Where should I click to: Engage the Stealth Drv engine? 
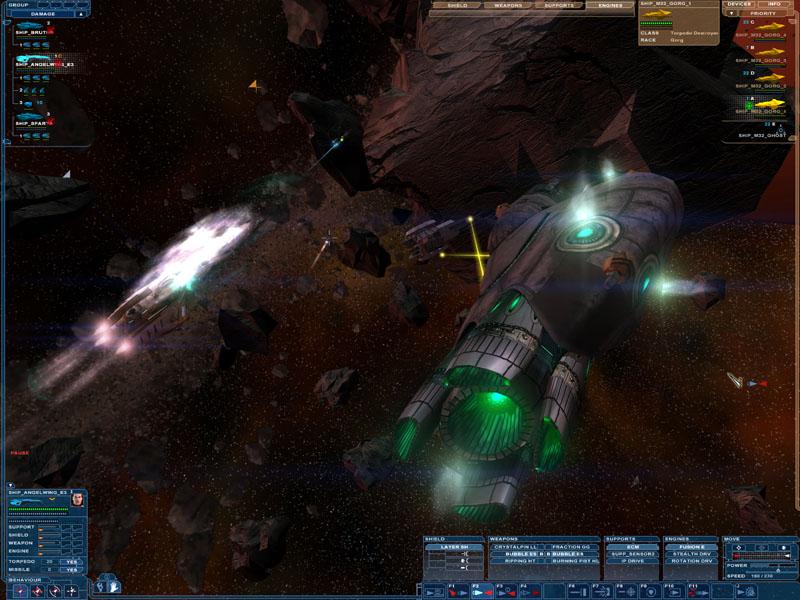pos(692,554)
